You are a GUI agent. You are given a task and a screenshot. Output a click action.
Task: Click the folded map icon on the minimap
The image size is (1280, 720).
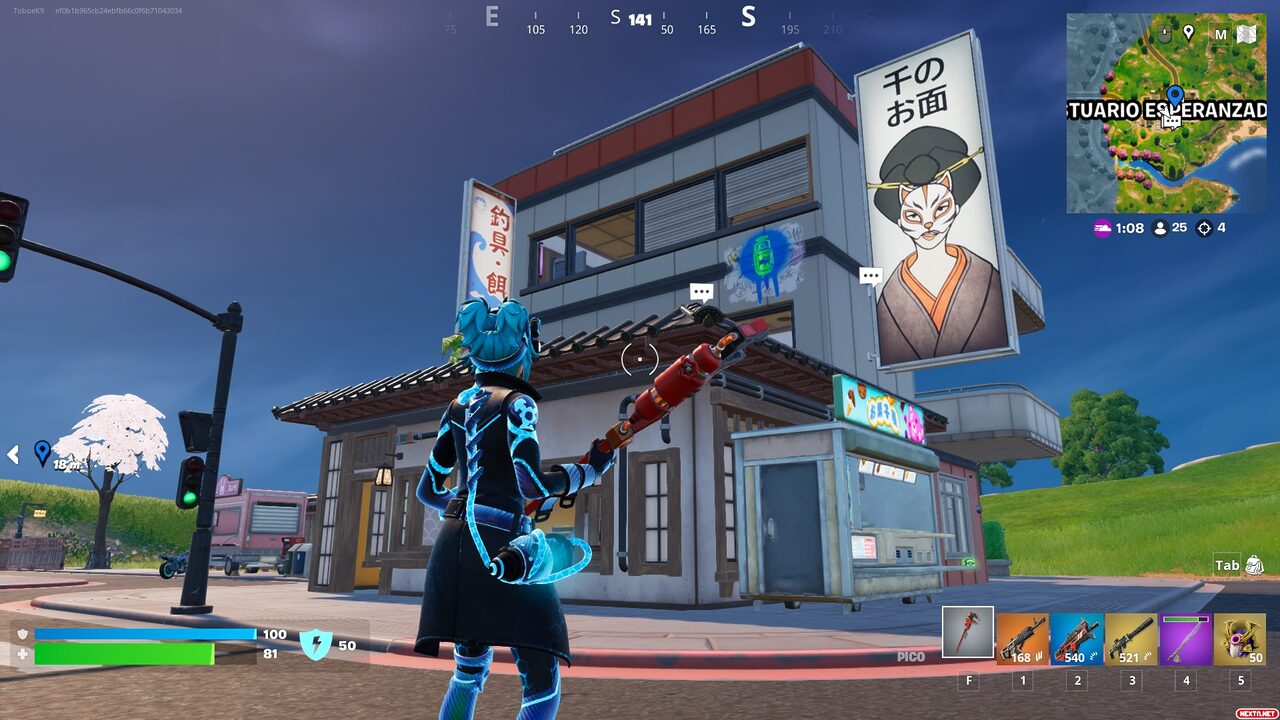1246,34
